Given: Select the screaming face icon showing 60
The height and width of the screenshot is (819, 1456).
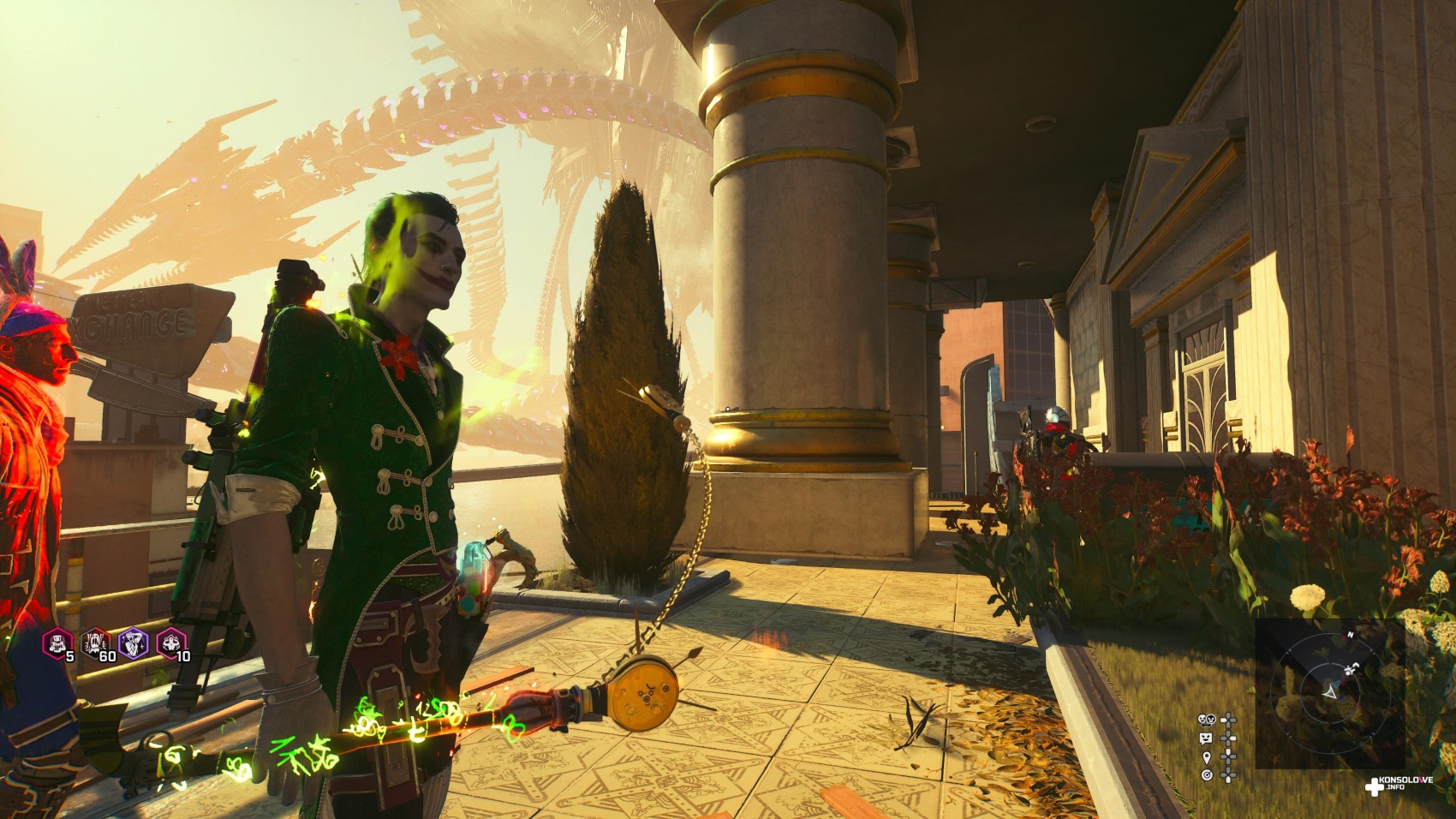Looking at the screenshot, I should (x=96, y=643).
